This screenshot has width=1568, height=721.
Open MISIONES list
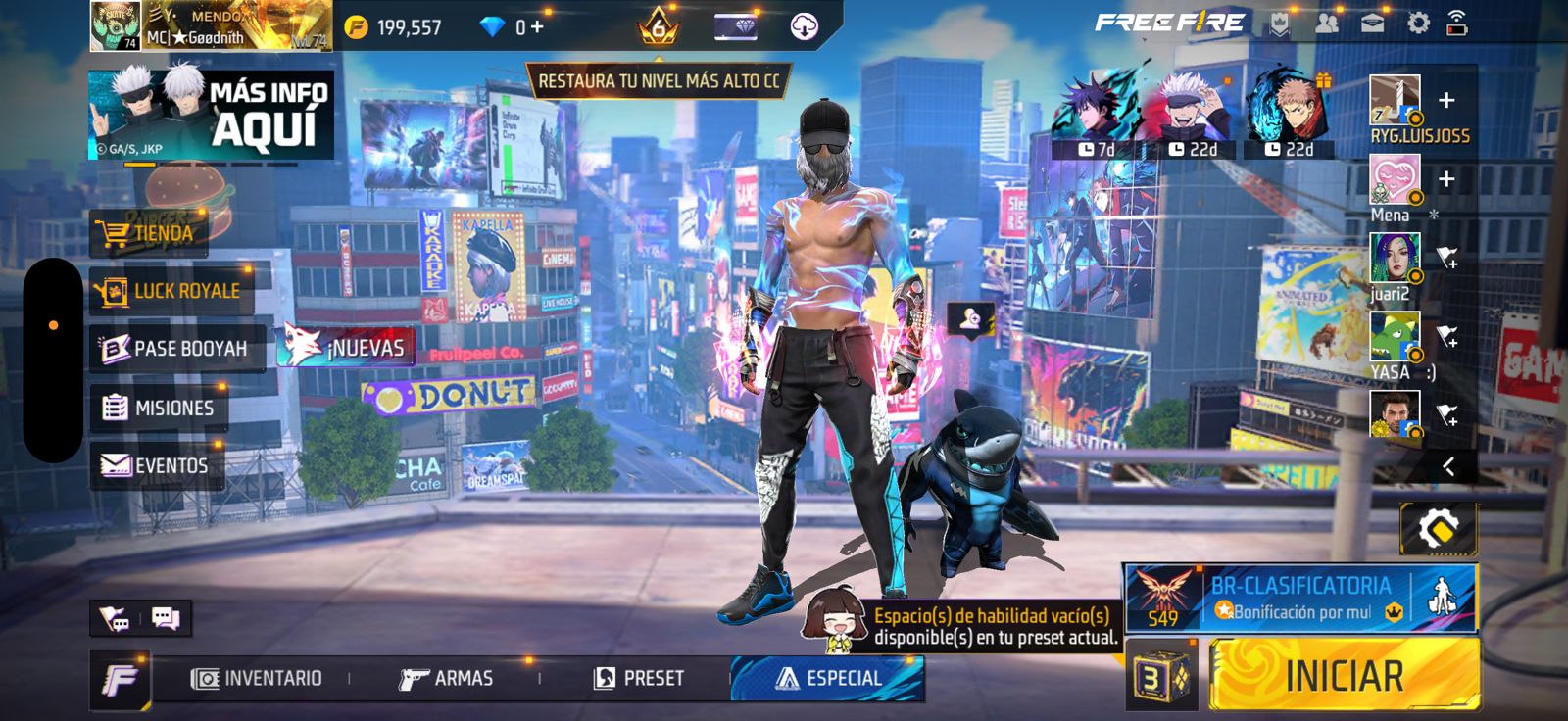pyautogui.click(x=159, y=408)
